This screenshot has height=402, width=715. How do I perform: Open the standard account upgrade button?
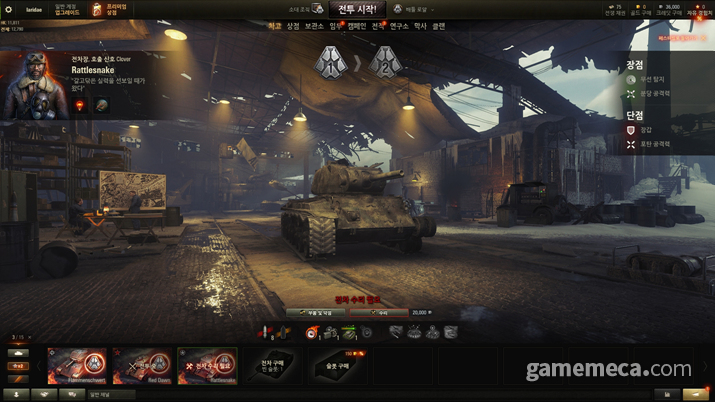67,9
